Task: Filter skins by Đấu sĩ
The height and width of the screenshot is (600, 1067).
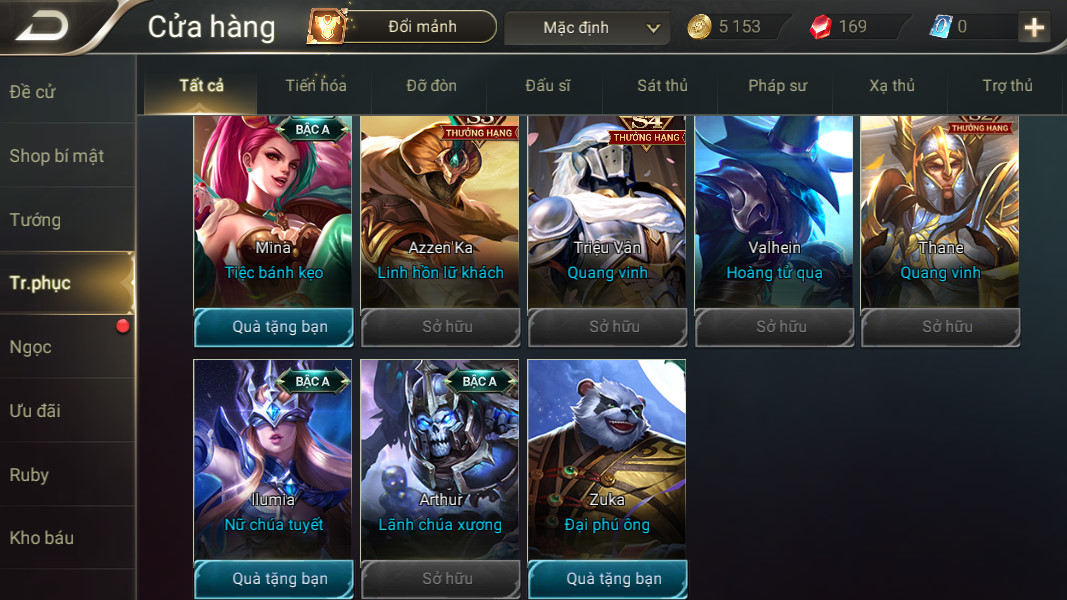Action: coord(547,86)
